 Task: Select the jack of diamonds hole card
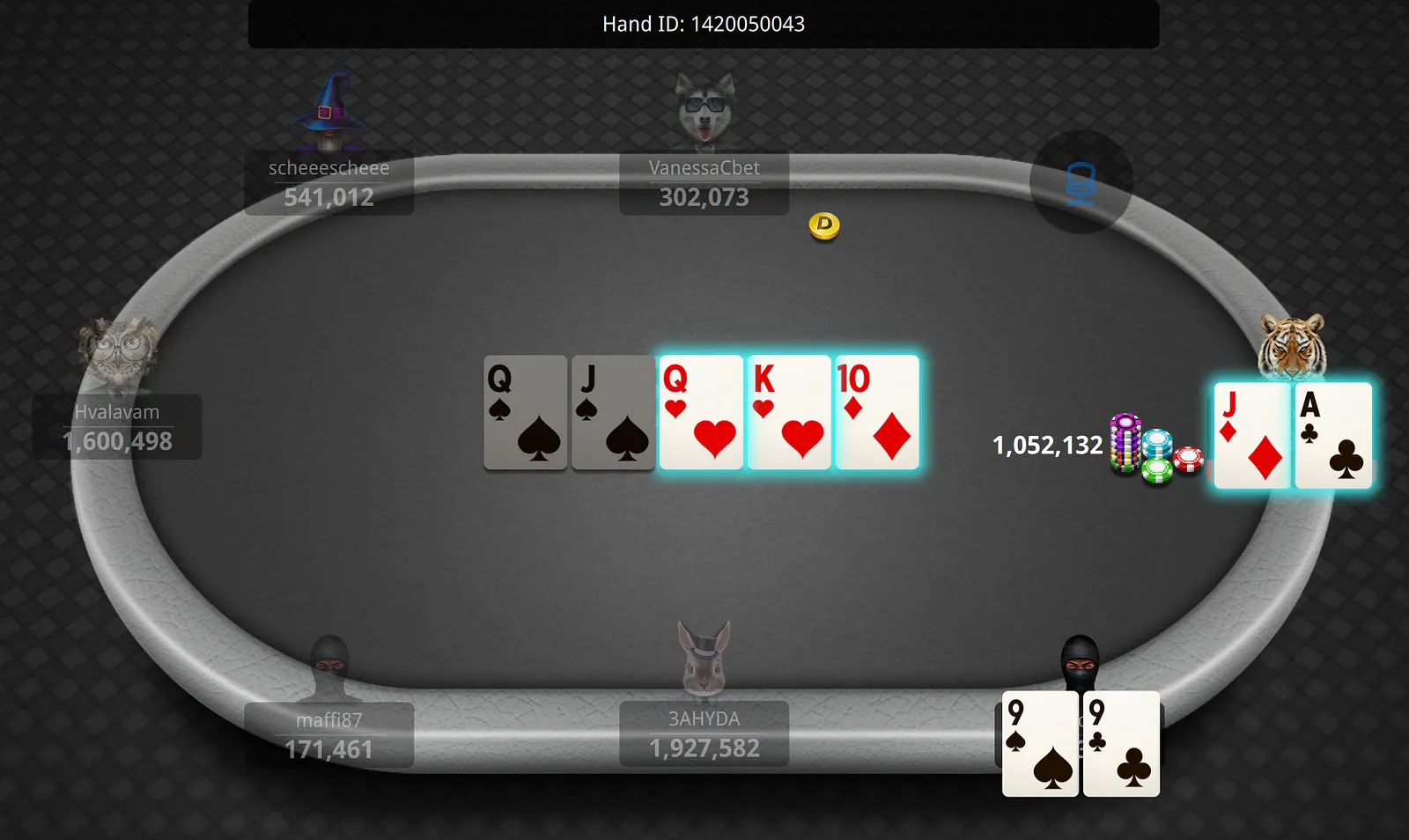(x=1251, y=435)
